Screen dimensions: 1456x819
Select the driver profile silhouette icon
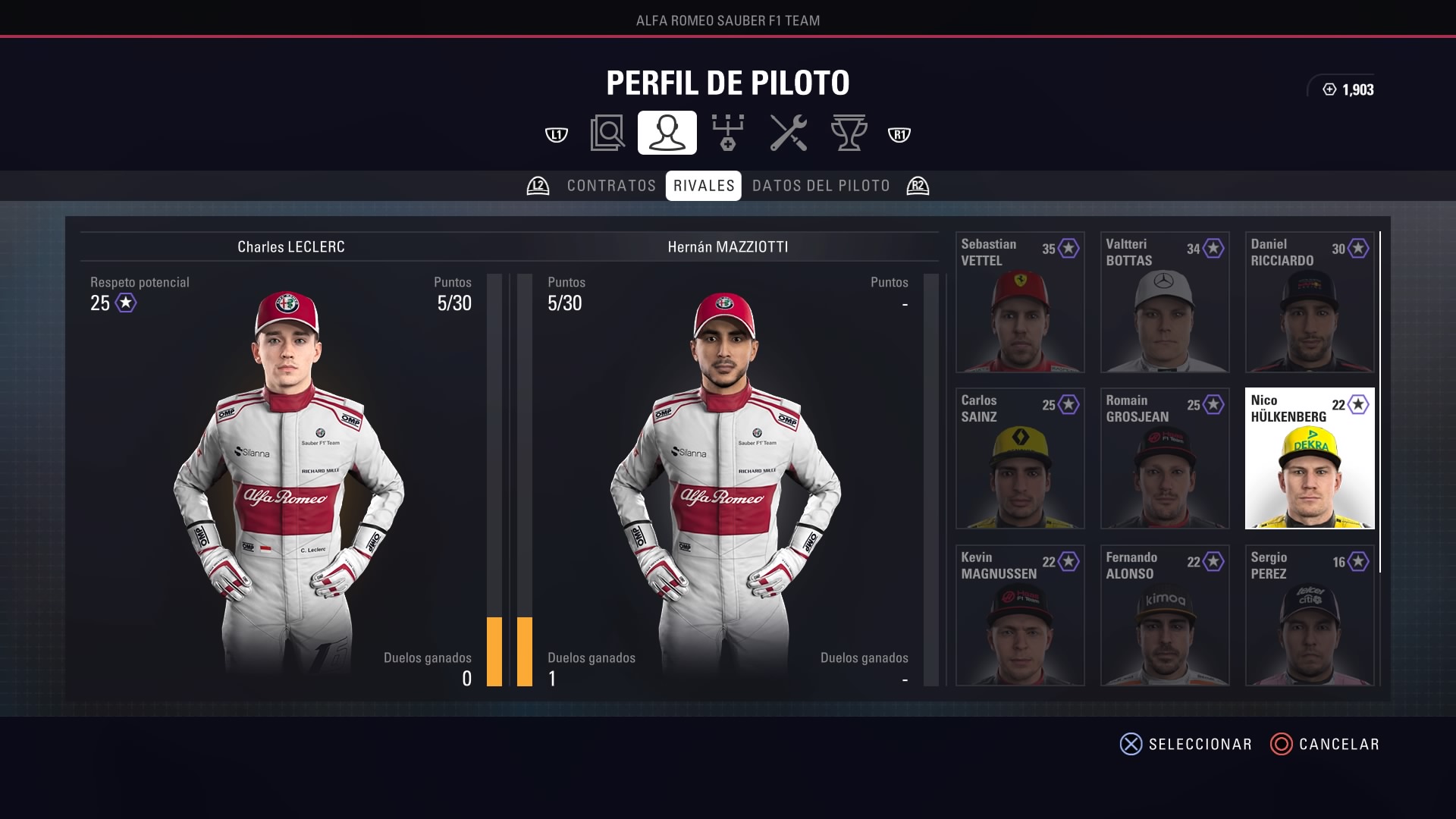pos(667,133)
